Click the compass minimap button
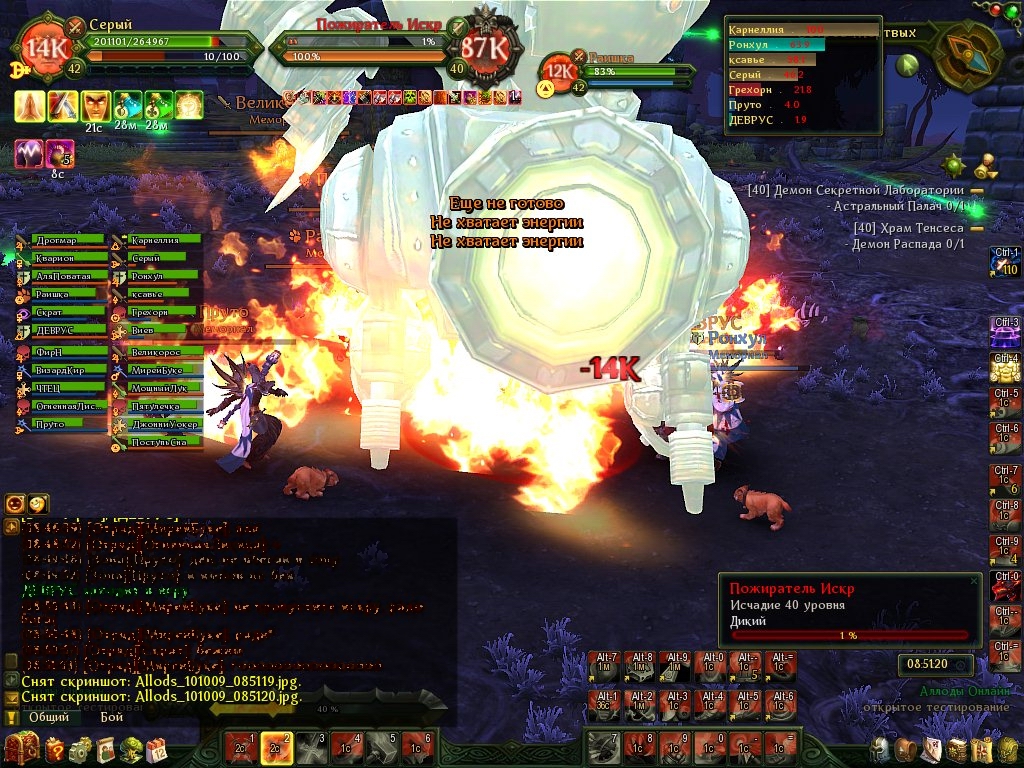 pos(968,56)
